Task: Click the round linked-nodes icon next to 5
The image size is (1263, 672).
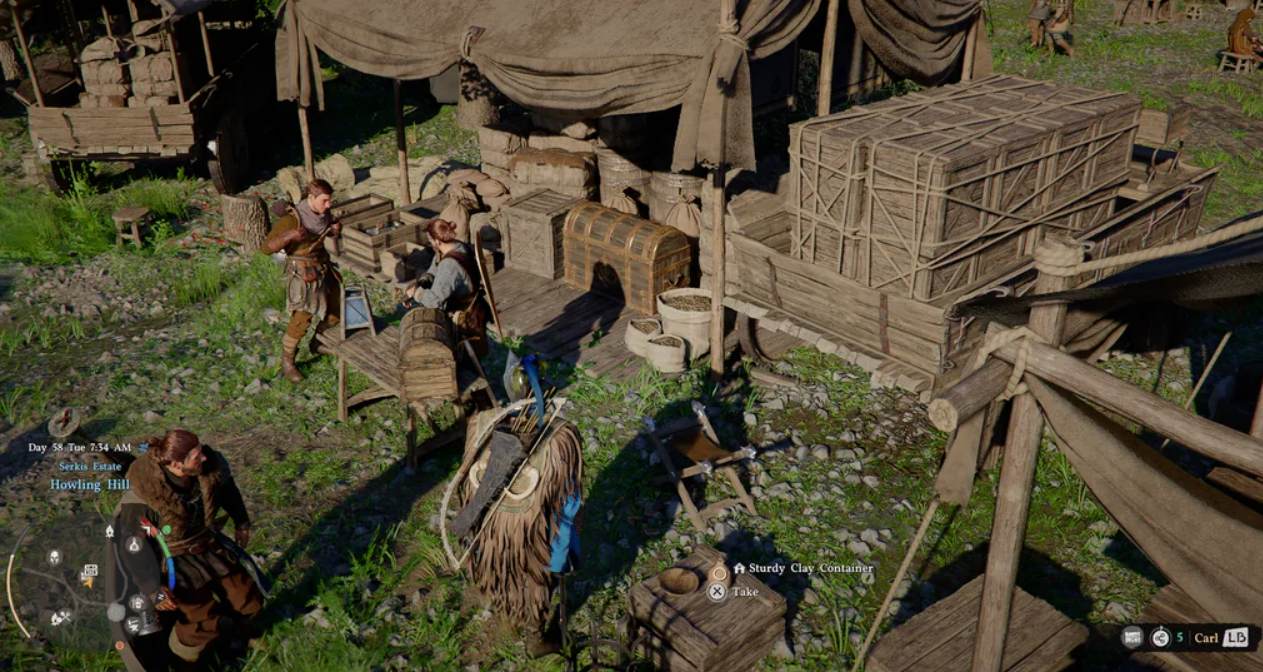Action: (x=1160, y=637)
